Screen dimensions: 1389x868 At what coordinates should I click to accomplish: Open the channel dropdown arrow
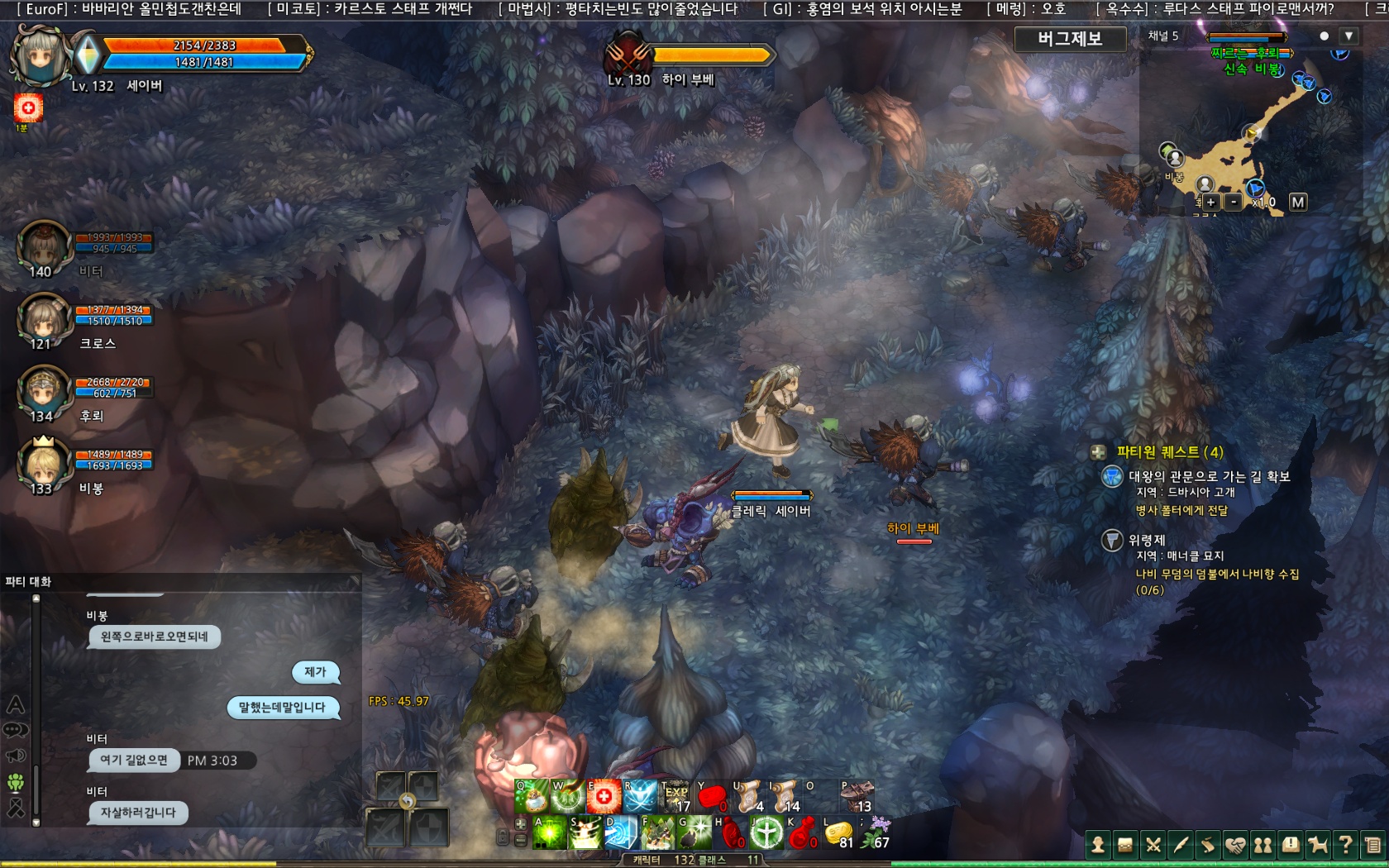click(1348, 36)
